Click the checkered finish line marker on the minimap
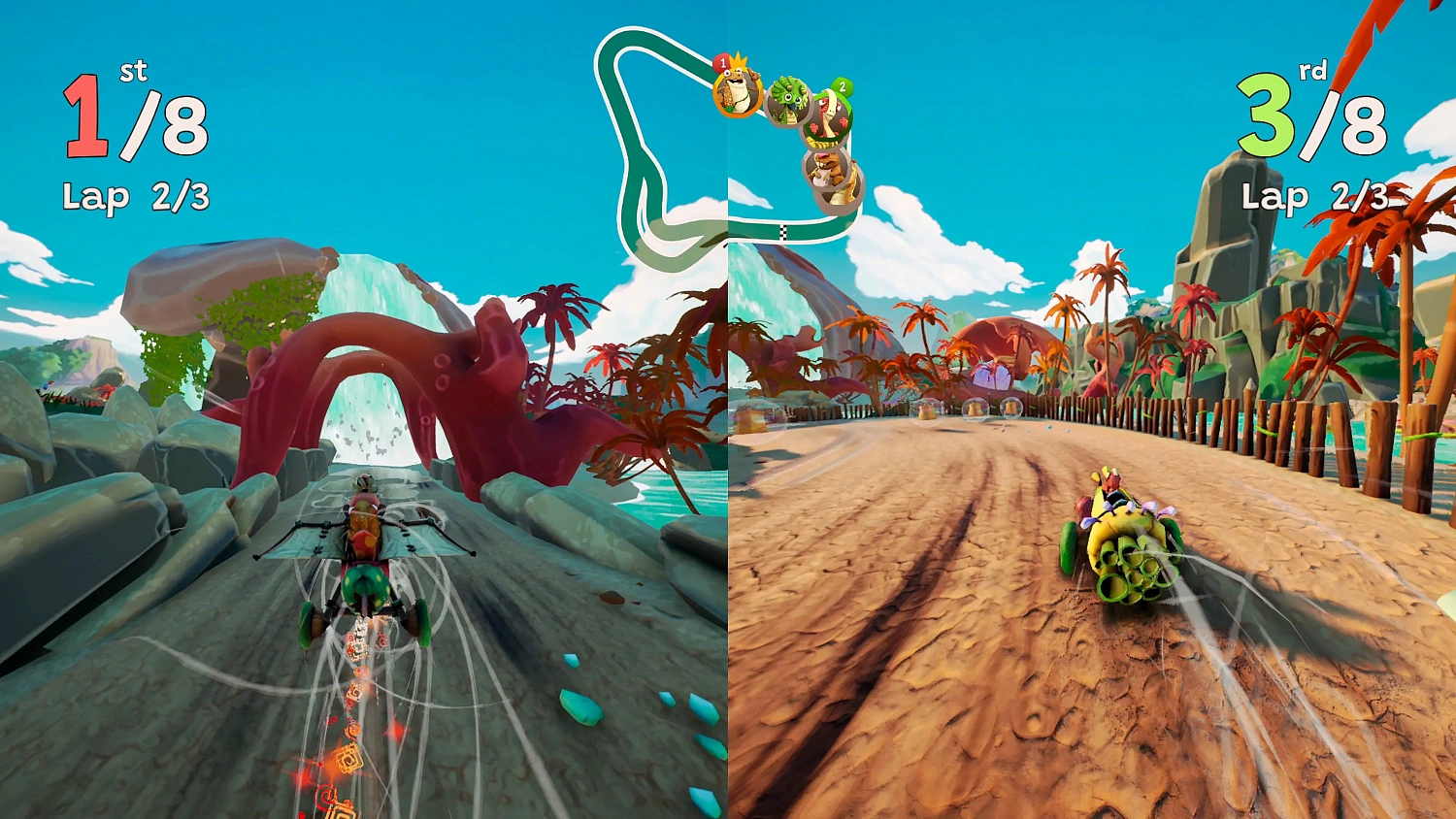The image size is (1456, 819). click(784, 233)
